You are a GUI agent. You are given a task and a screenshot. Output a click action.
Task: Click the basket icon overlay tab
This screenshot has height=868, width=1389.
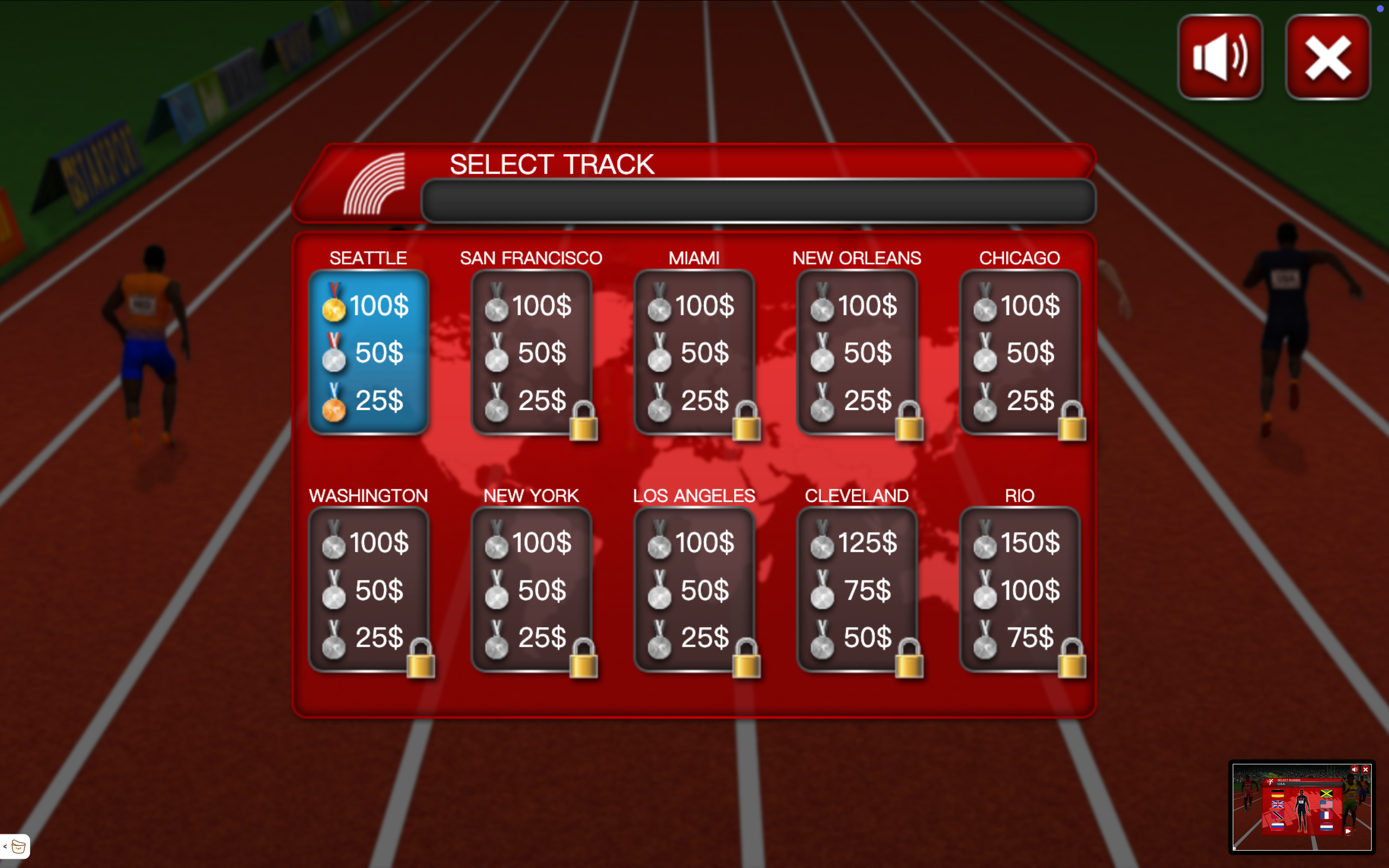[x=17, y=846]
